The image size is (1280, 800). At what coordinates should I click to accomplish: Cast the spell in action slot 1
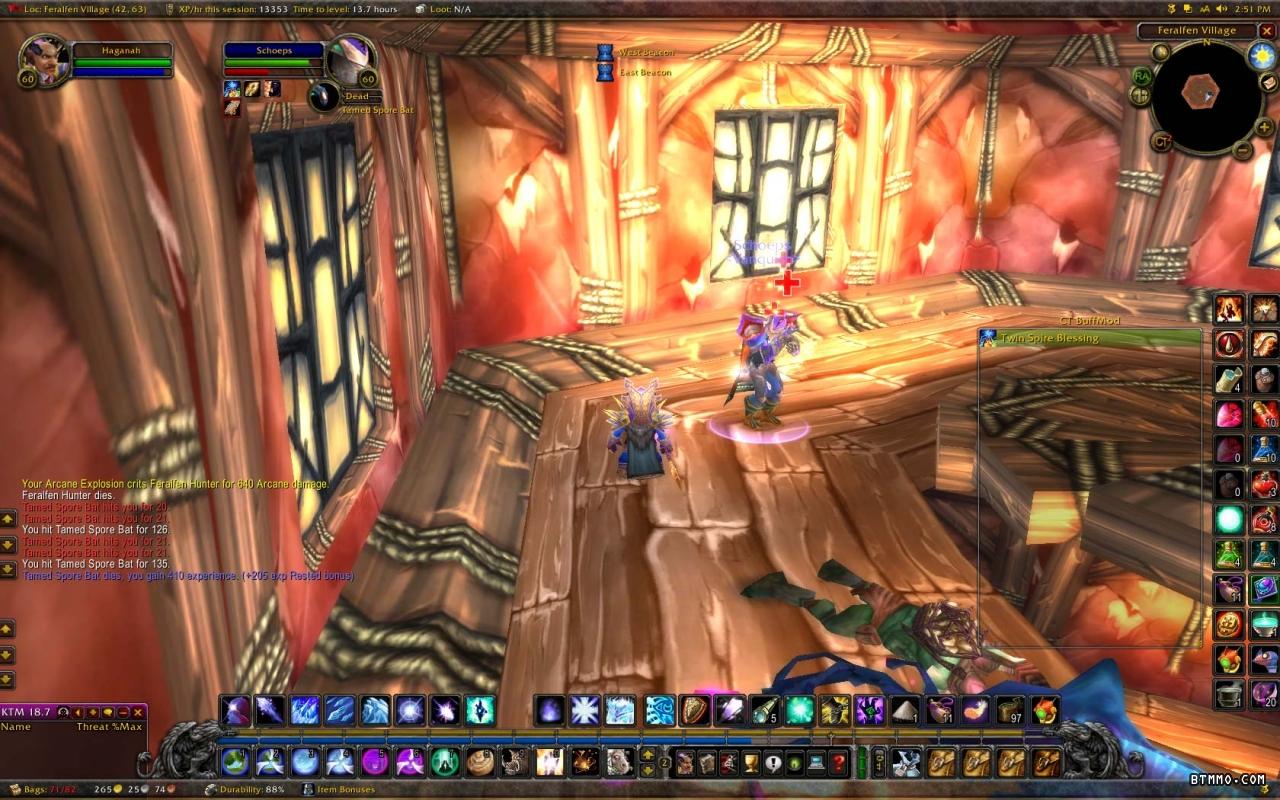[236, 762]
